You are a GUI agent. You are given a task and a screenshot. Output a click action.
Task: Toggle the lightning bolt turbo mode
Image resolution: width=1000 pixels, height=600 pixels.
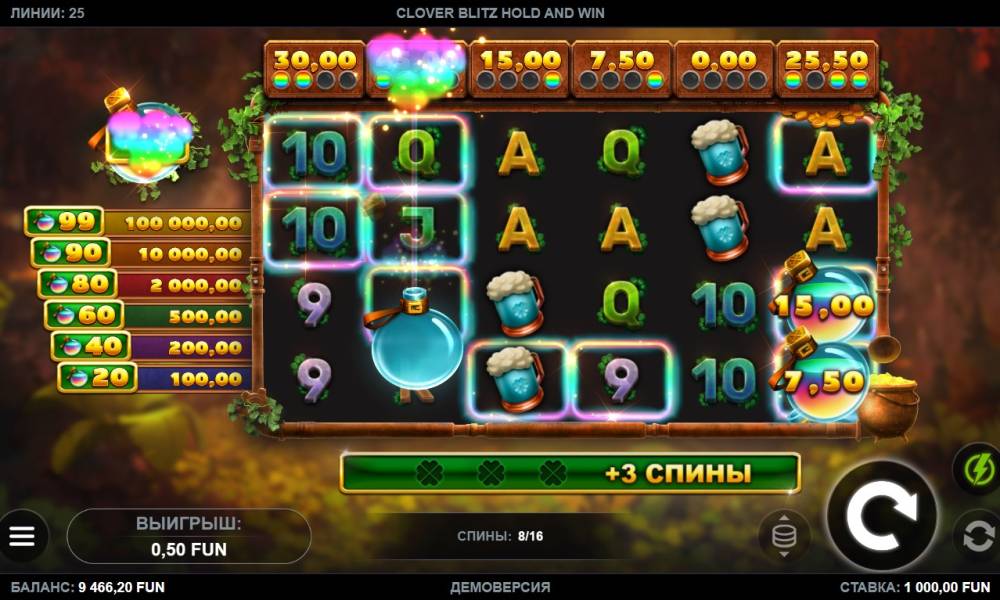(975, 468)
